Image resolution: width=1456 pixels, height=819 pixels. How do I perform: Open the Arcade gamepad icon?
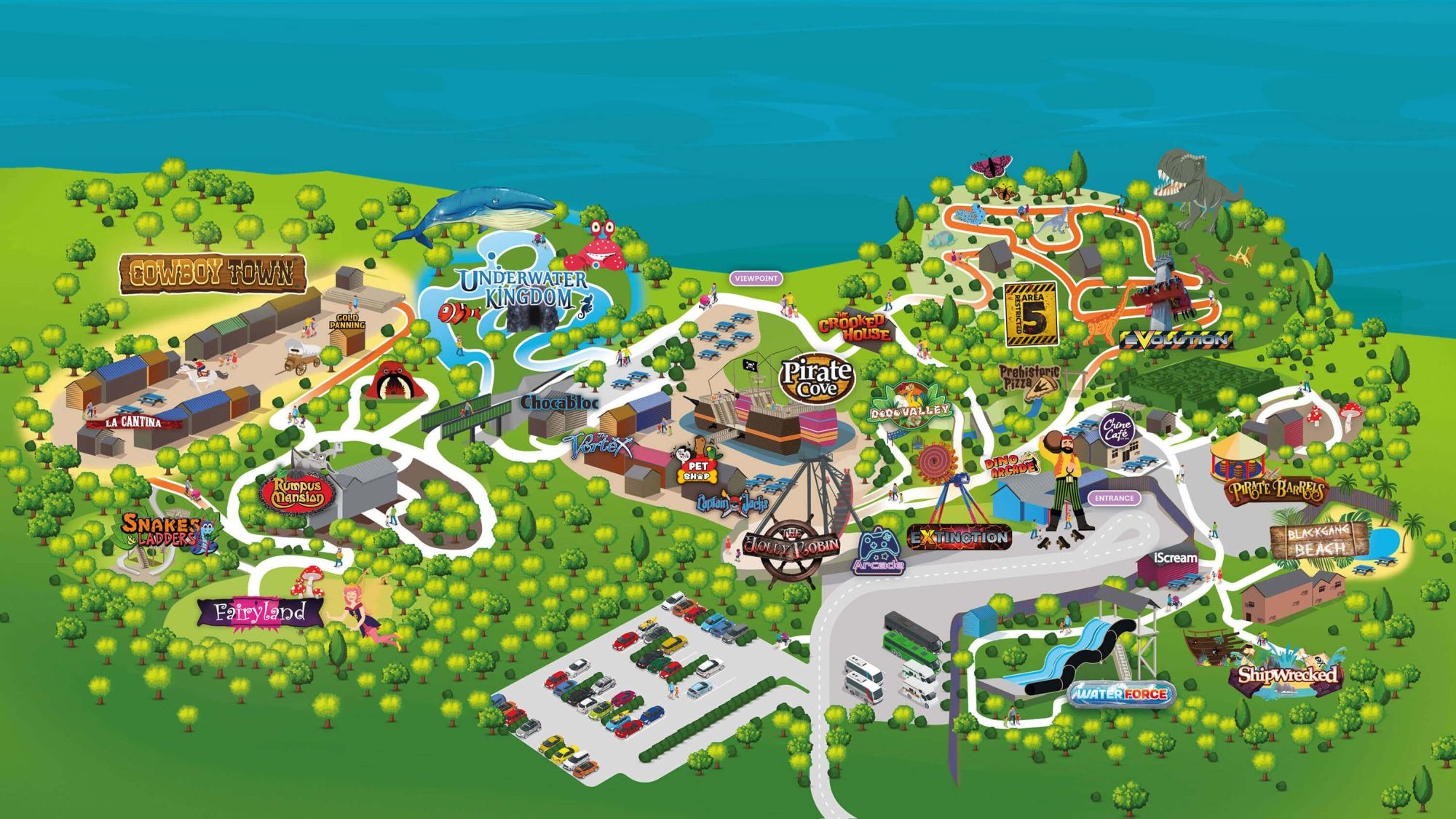coord(879,551)
